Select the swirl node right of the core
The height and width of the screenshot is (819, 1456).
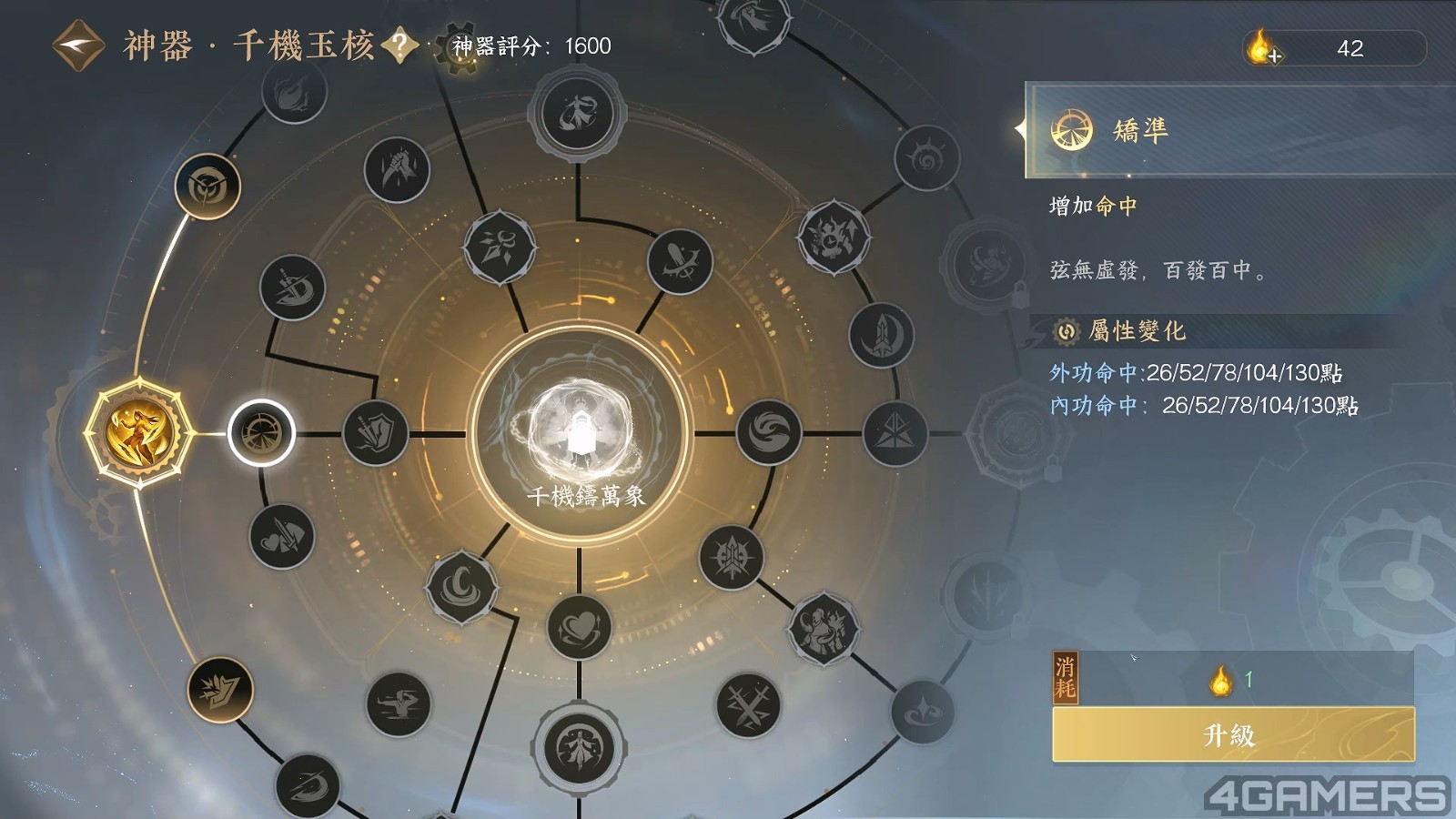pos(769,433)
